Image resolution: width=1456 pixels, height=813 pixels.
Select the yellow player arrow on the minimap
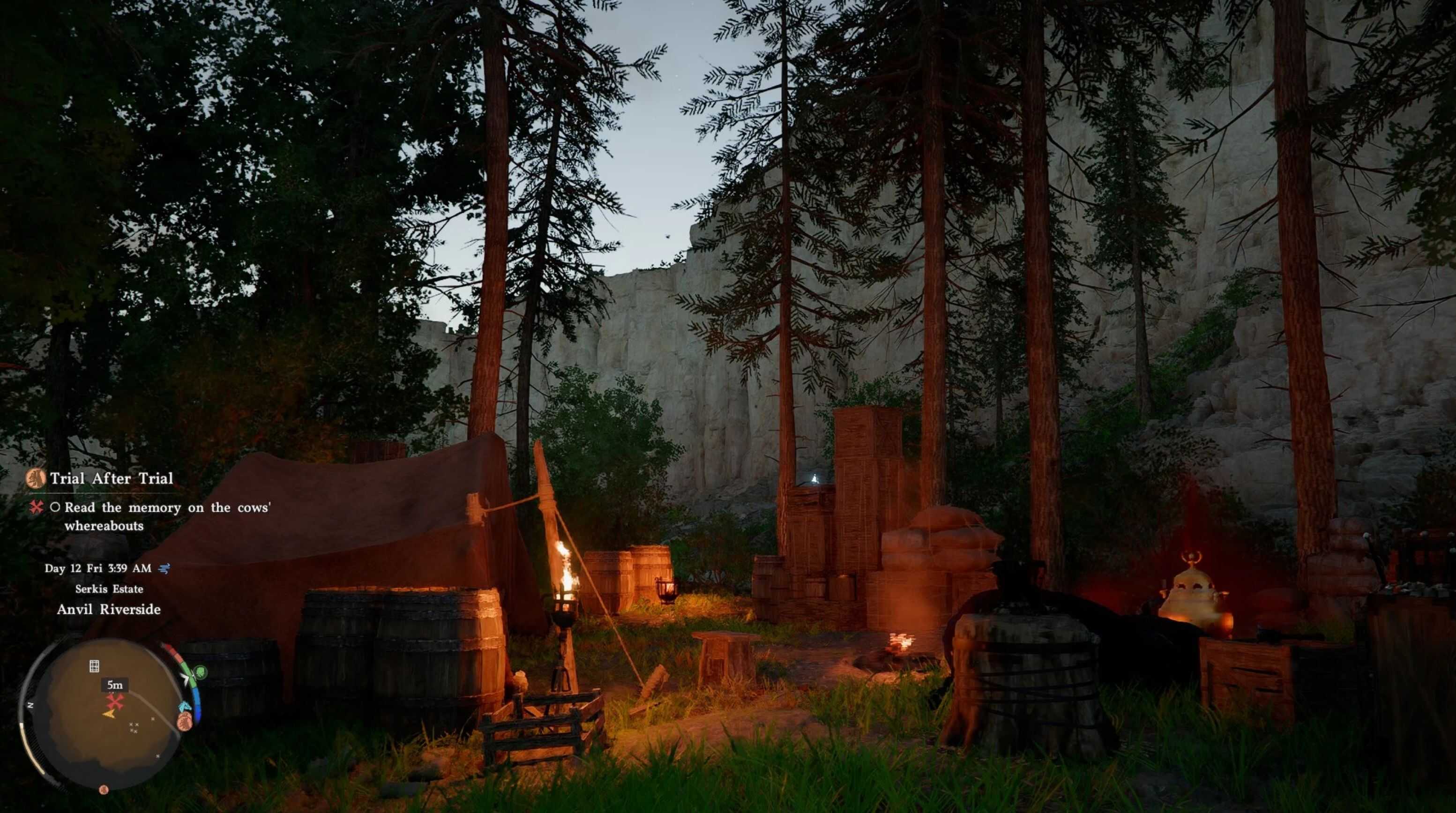pyautogui.click(x=109, y=715)
